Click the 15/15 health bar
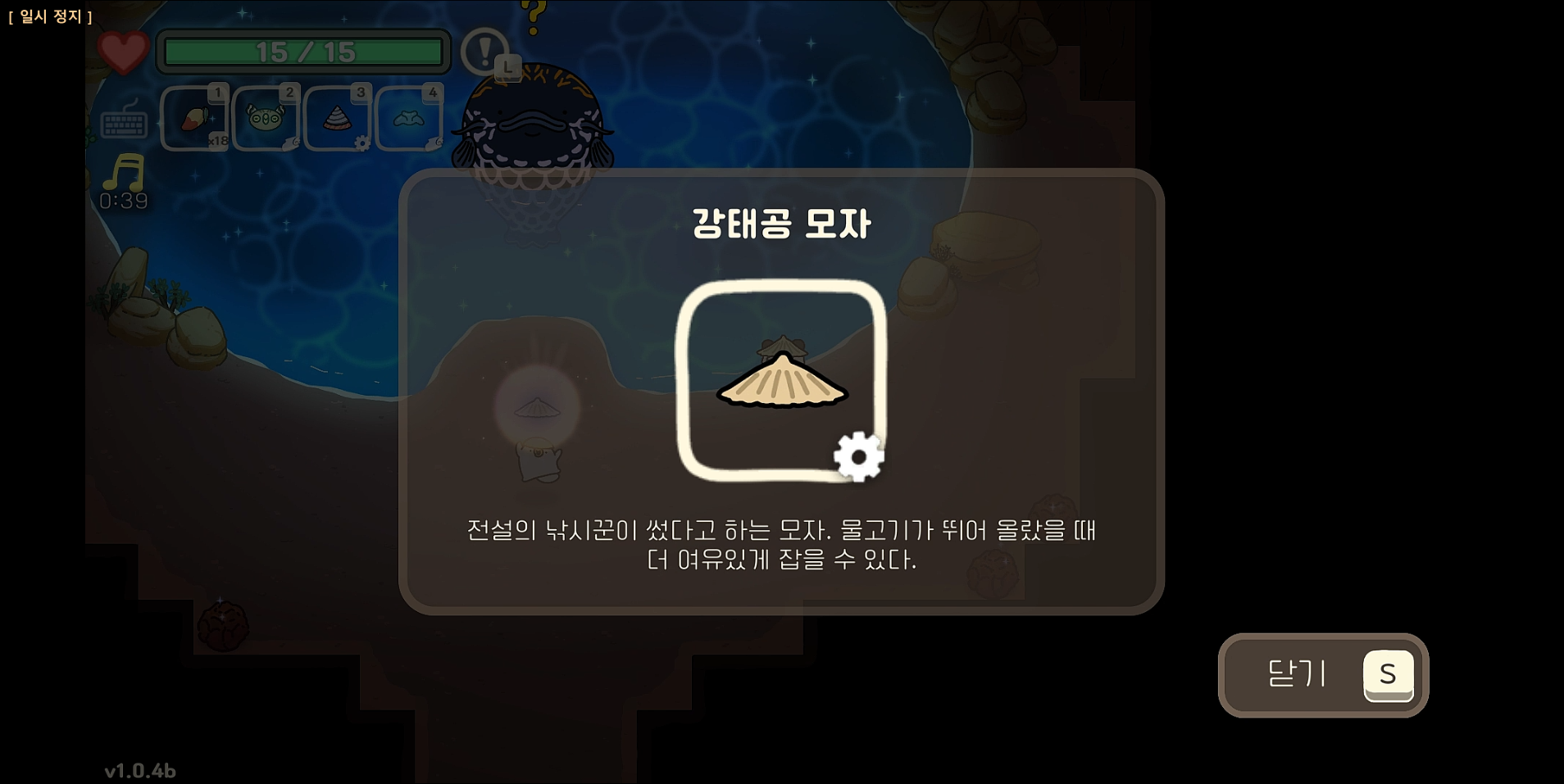 click(304, 52)
